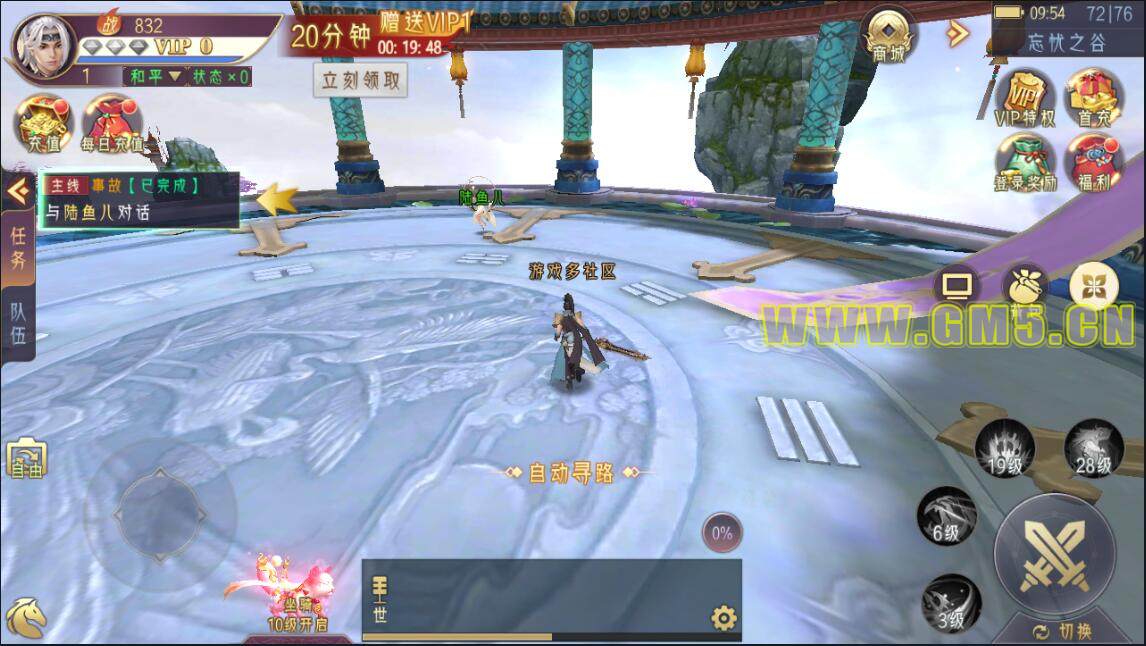Viewport: 1146px width, 646px height.
Task: Open the VIP特权 privileges icon
Action: 1025,98
